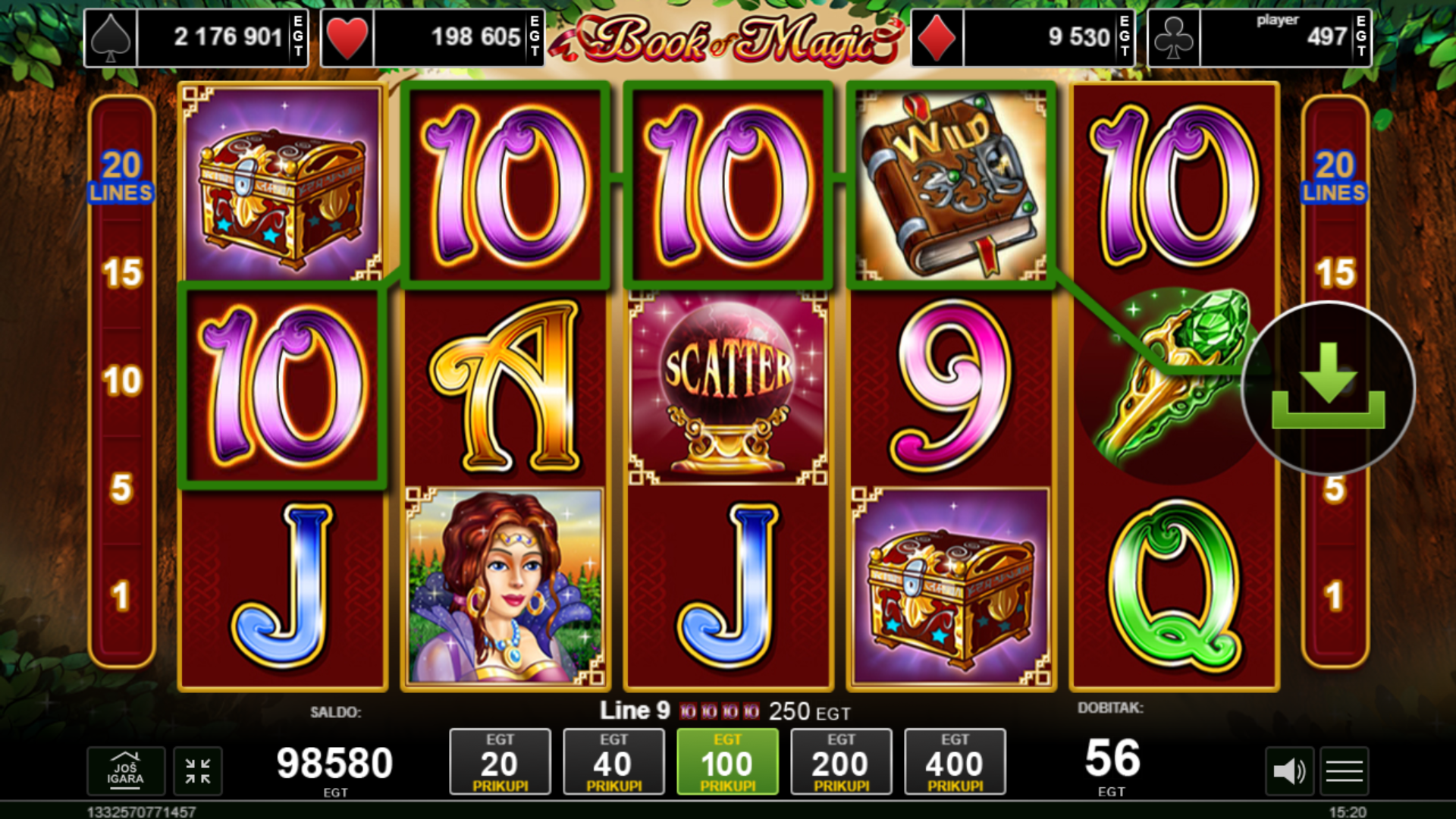Select 10 lines on the left selector

[122, 381]
